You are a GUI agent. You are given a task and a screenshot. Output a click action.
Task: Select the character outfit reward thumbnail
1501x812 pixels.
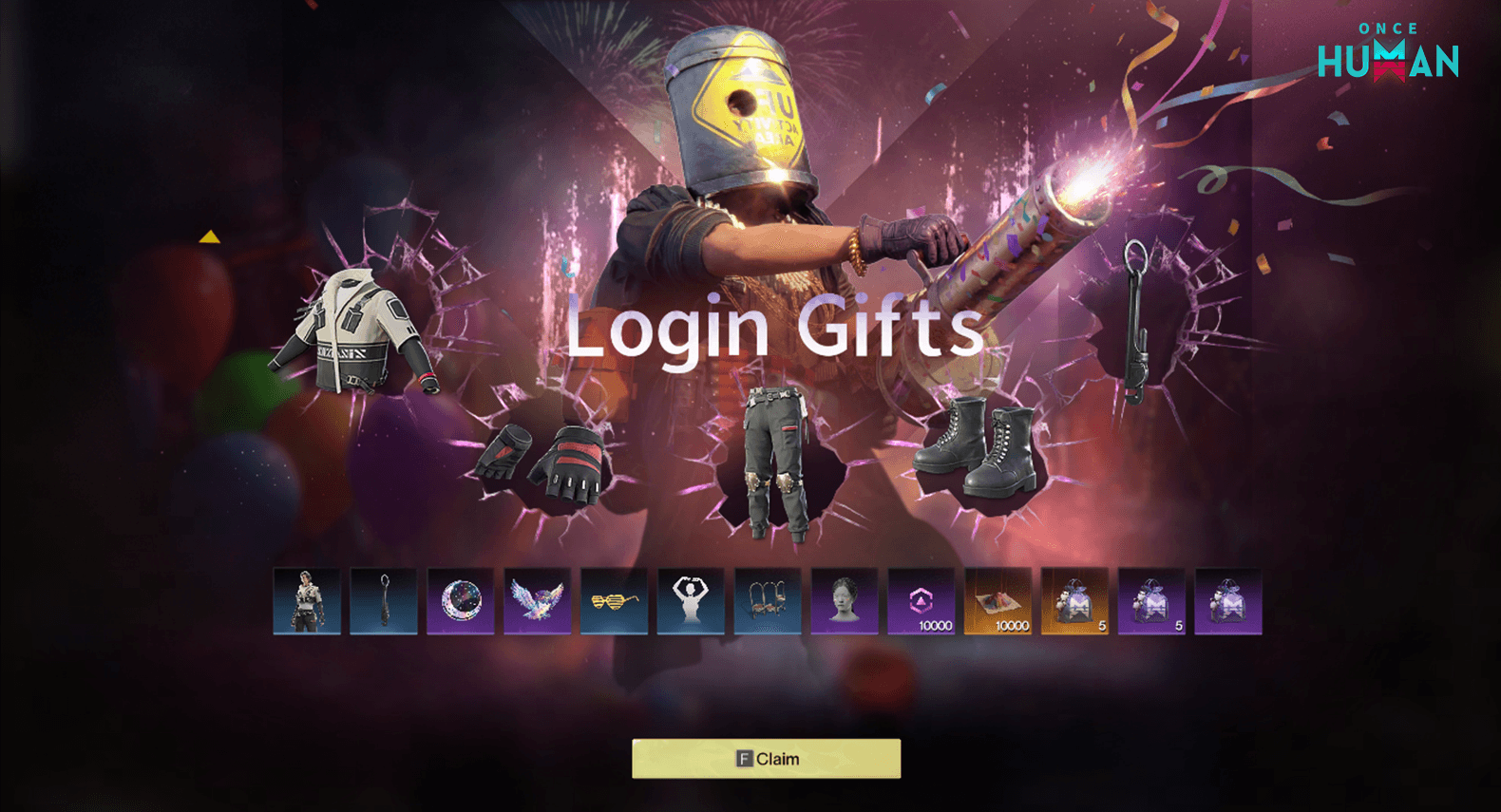click(306, 600)
